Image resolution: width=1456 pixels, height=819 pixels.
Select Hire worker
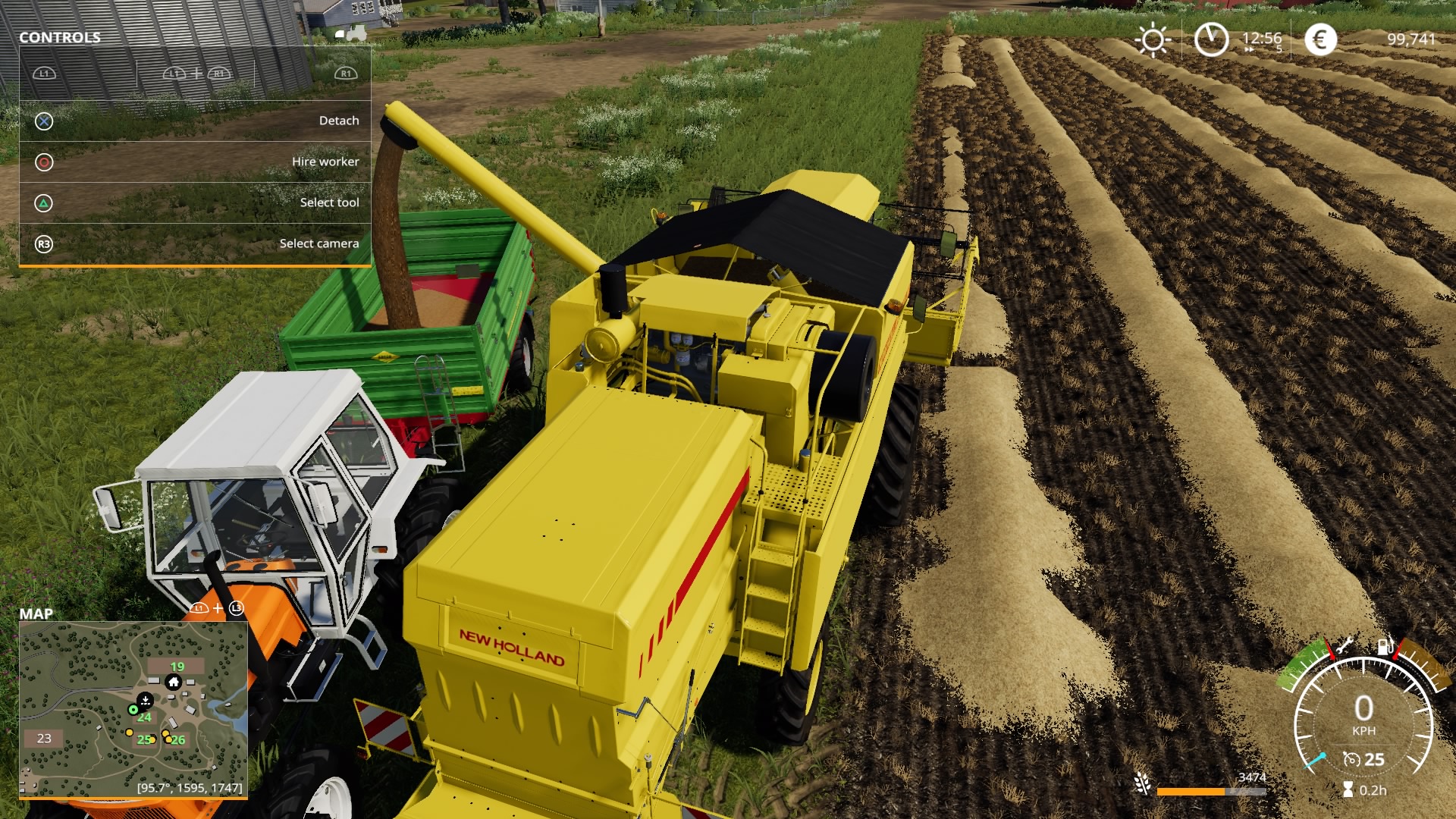(326, 161)
